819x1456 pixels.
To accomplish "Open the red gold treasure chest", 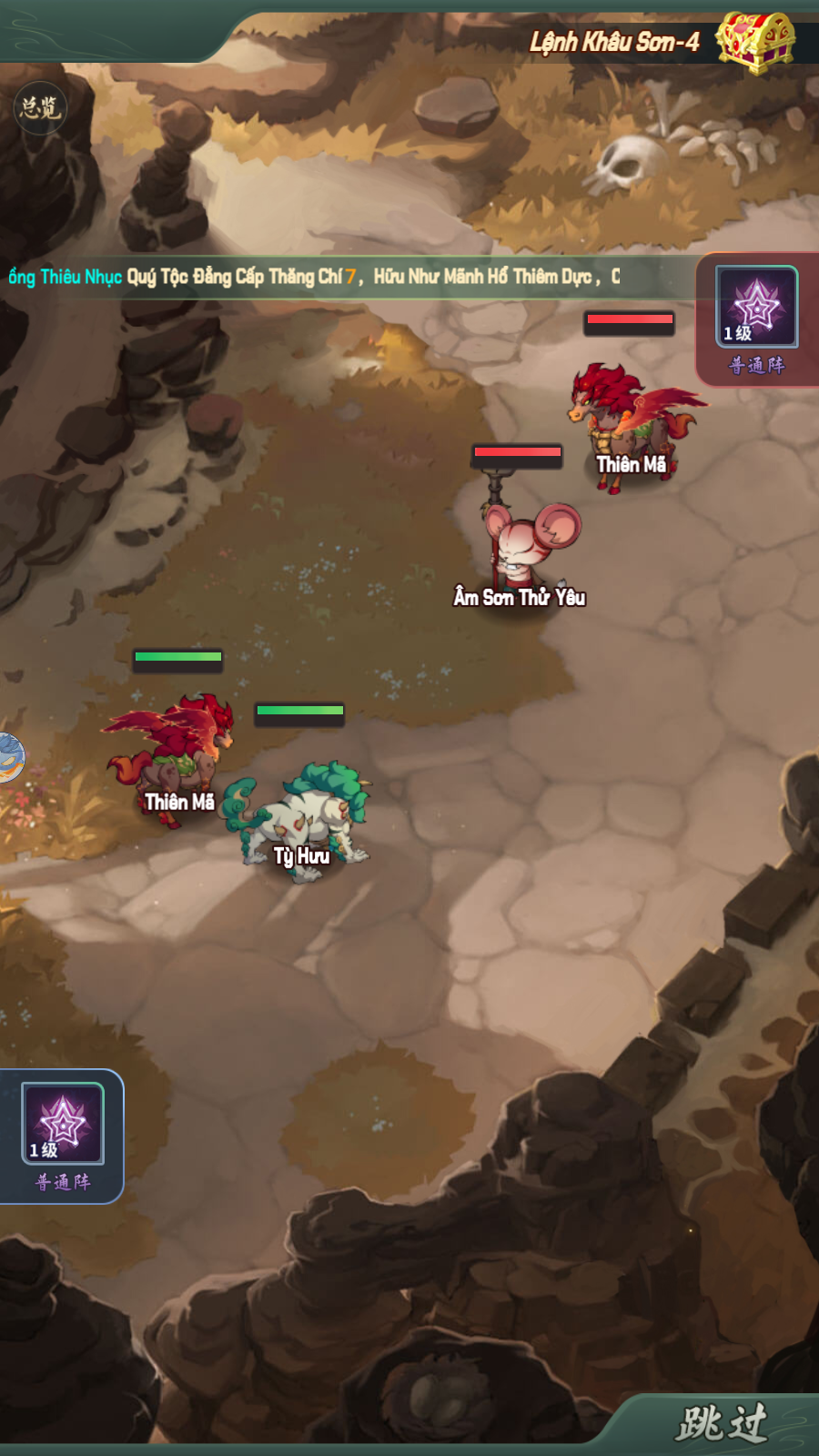I will point(754,41).
